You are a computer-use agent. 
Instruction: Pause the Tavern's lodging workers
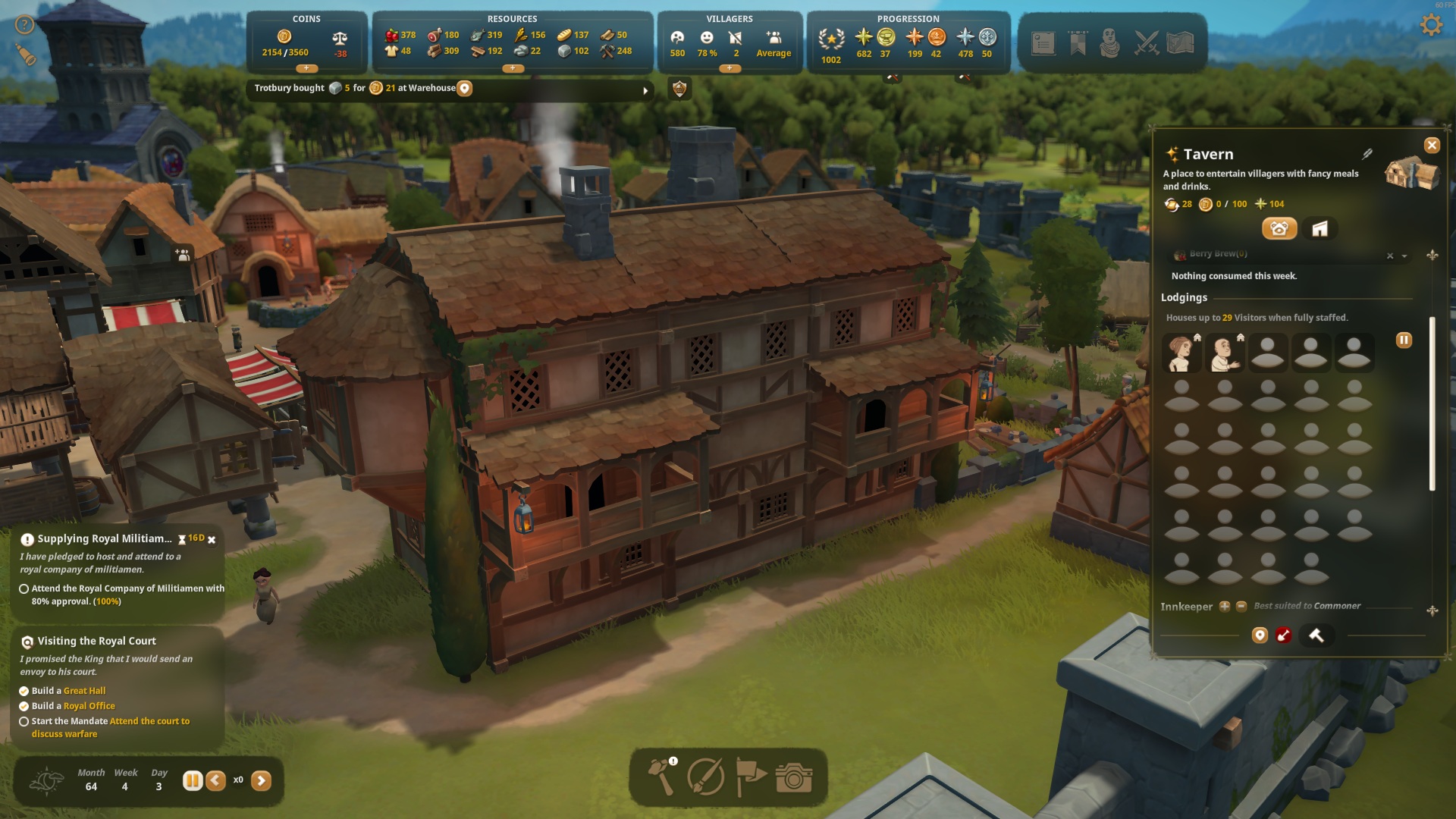(1404, 340)
